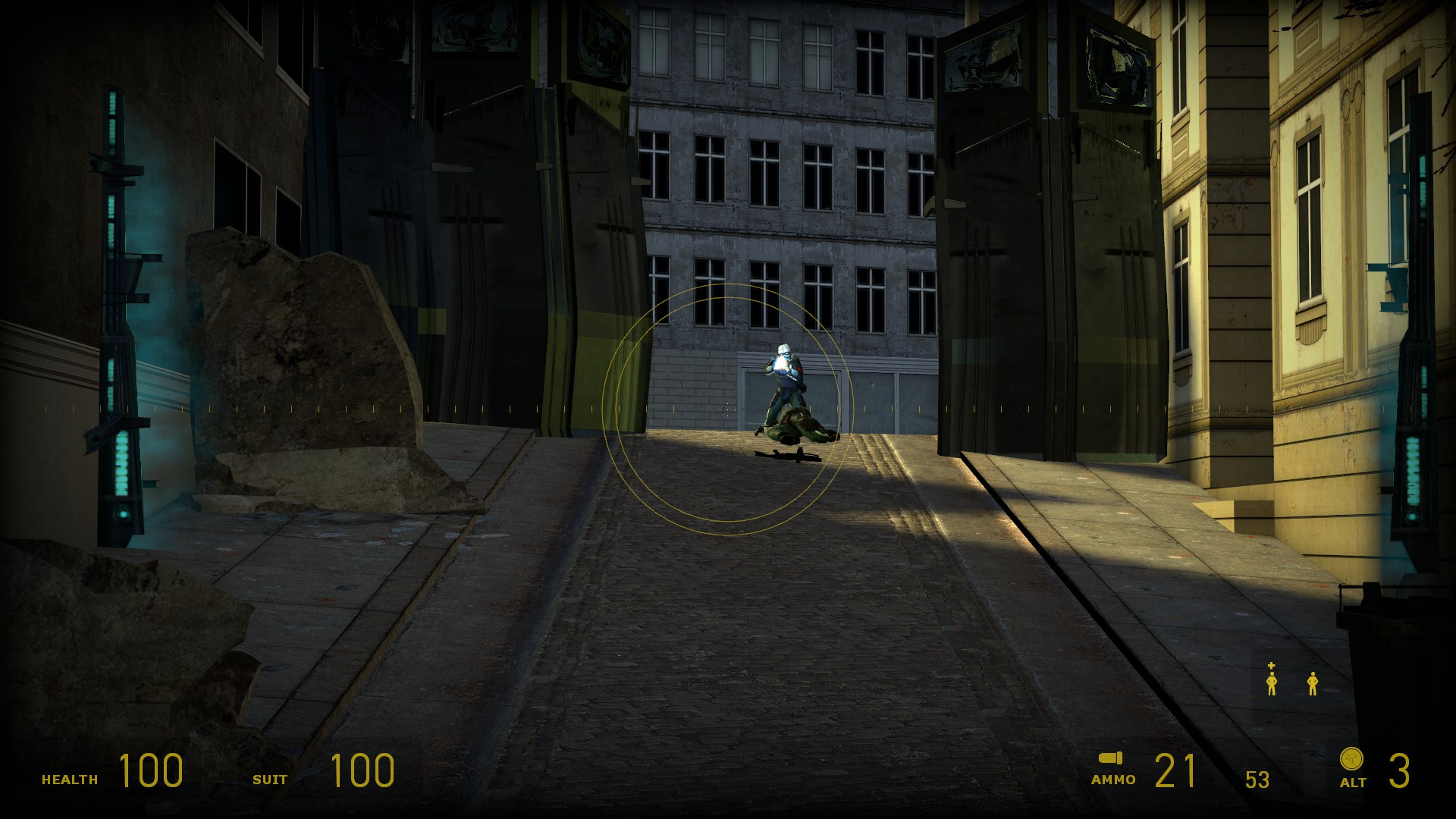The height and width of the screenshot is (819, 1456).
Task: Click the AMMO text label
Action: [1112, 778]
